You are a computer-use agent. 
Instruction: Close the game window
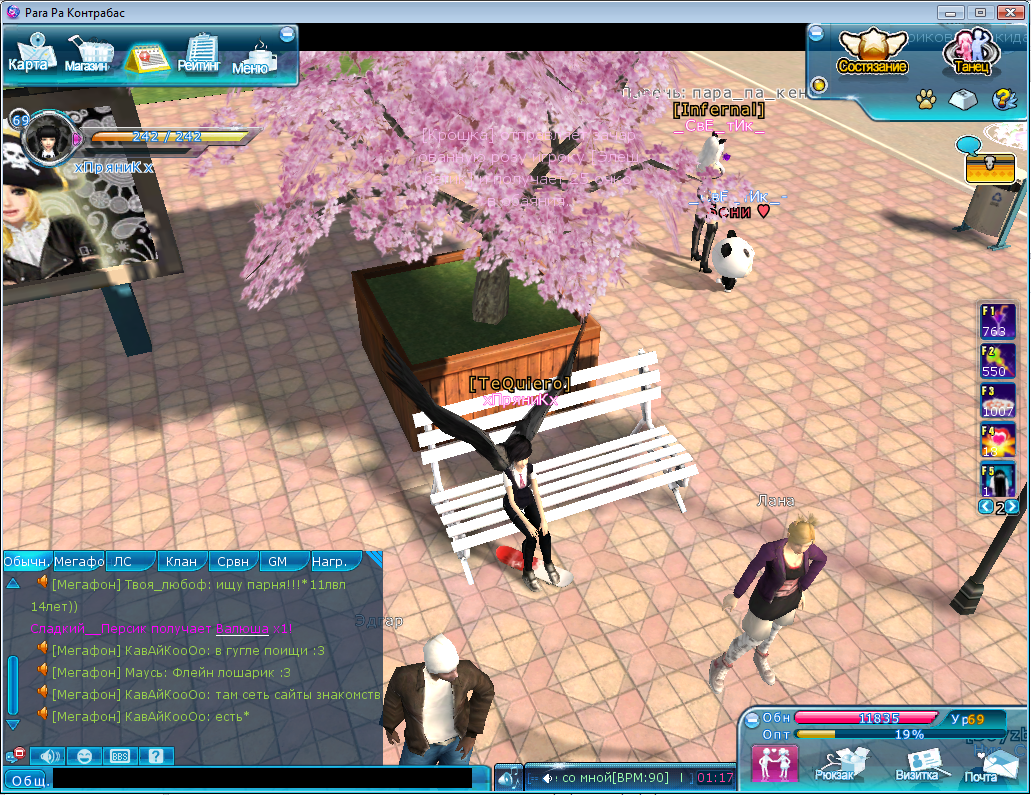(1010, 13)
